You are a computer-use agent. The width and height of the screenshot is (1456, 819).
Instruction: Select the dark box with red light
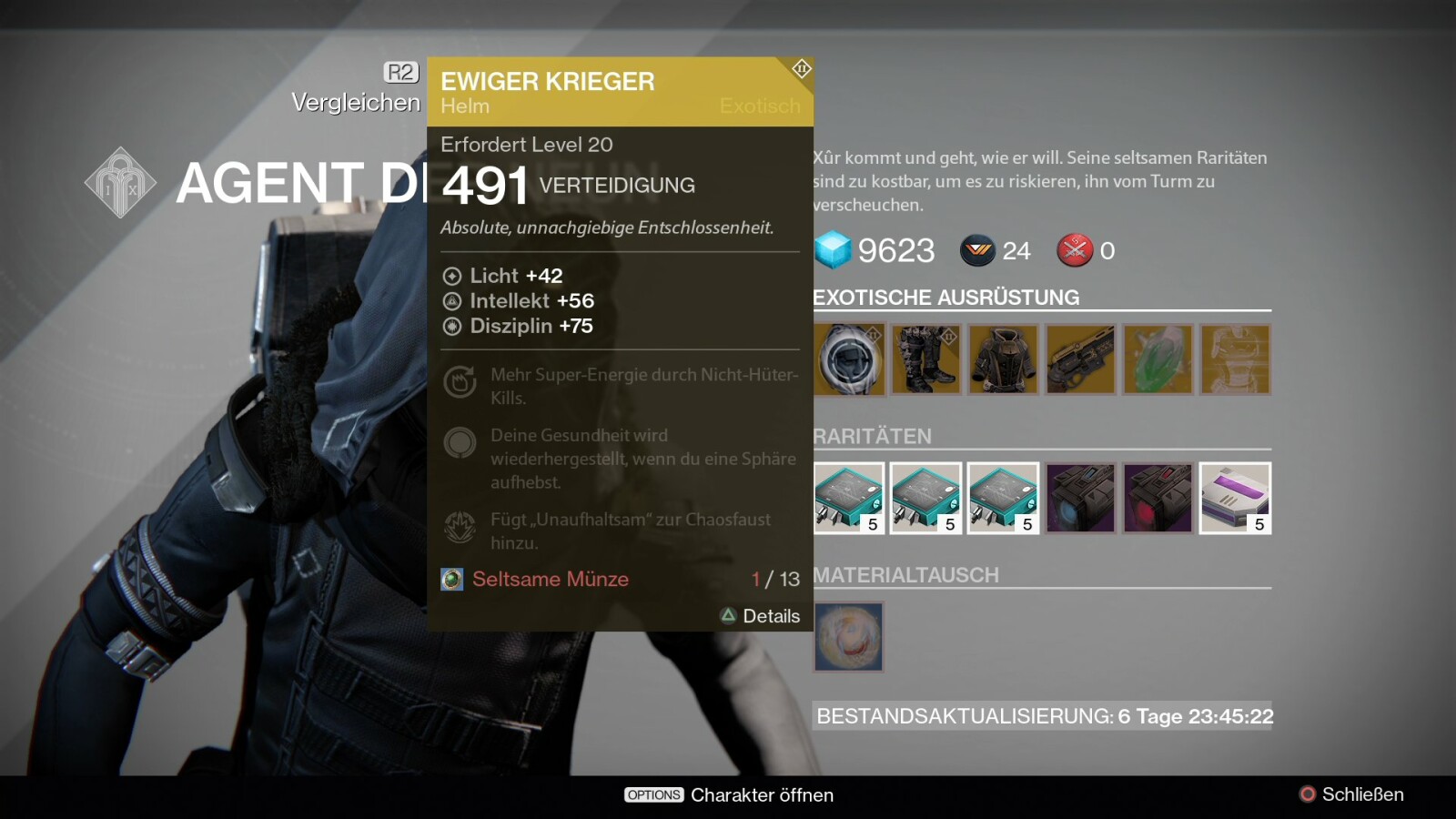pos(1158,498)
